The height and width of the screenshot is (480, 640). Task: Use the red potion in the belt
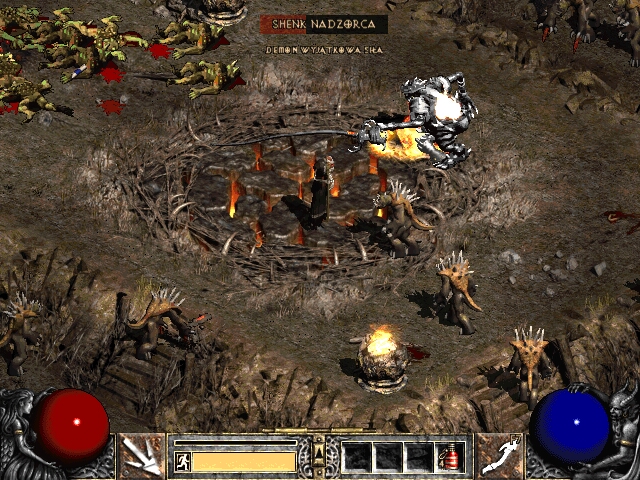click(x=450, y=457)
